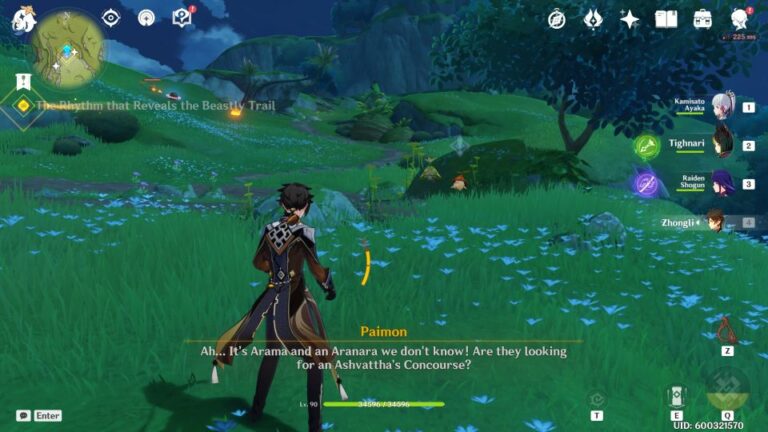Toggle Elemental Sight eye icon

click(111, 18)
